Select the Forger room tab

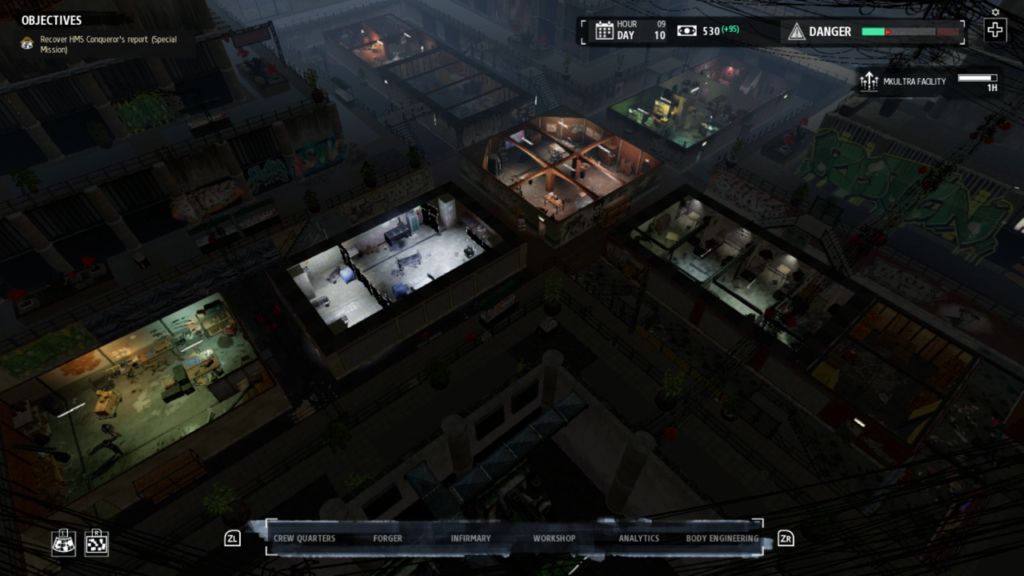coord(388,538)
